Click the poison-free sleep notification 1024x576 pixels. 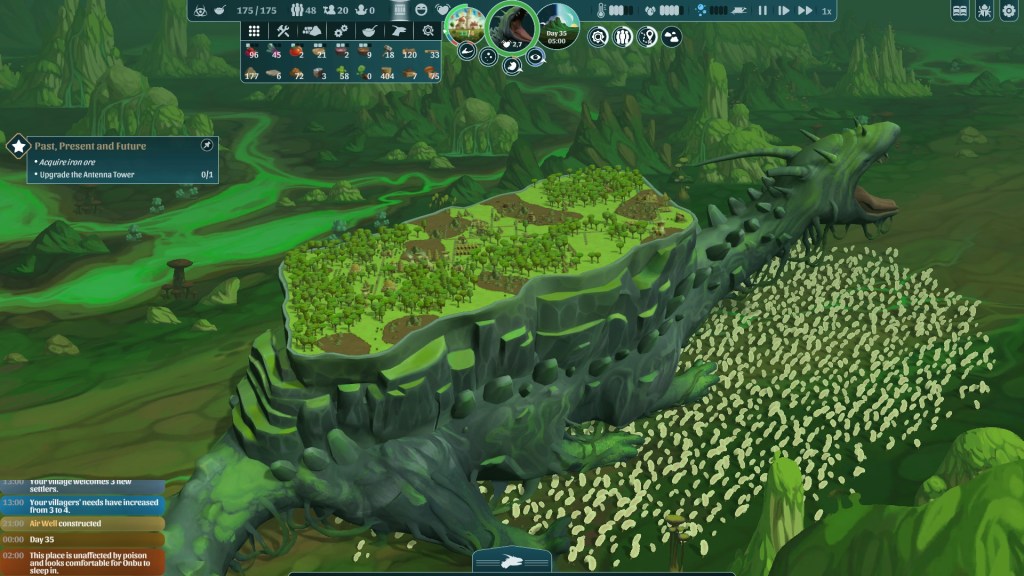click(x=82, y=560)
